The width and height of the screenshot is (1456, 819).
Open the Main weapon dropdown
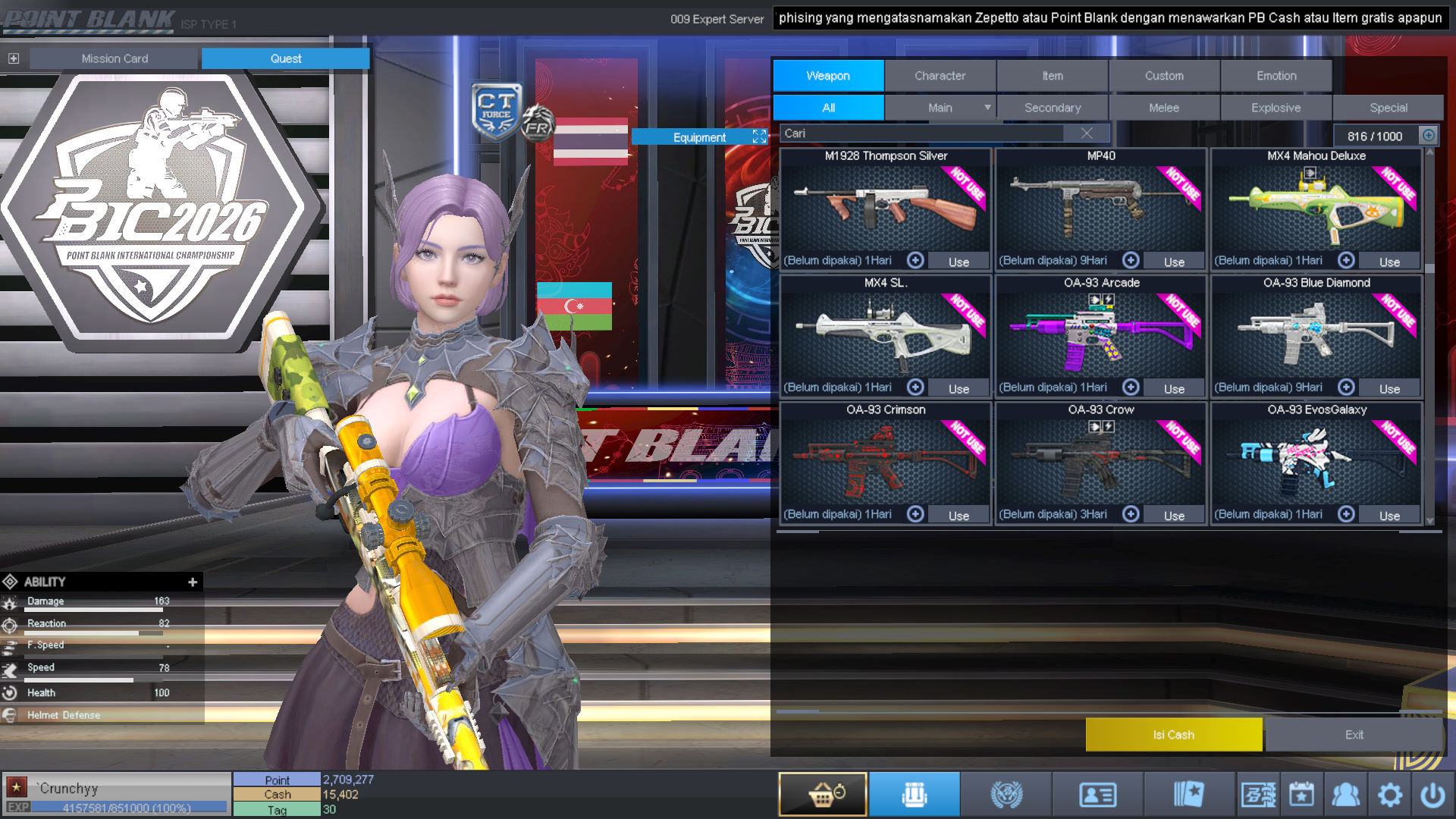[987, 108]
